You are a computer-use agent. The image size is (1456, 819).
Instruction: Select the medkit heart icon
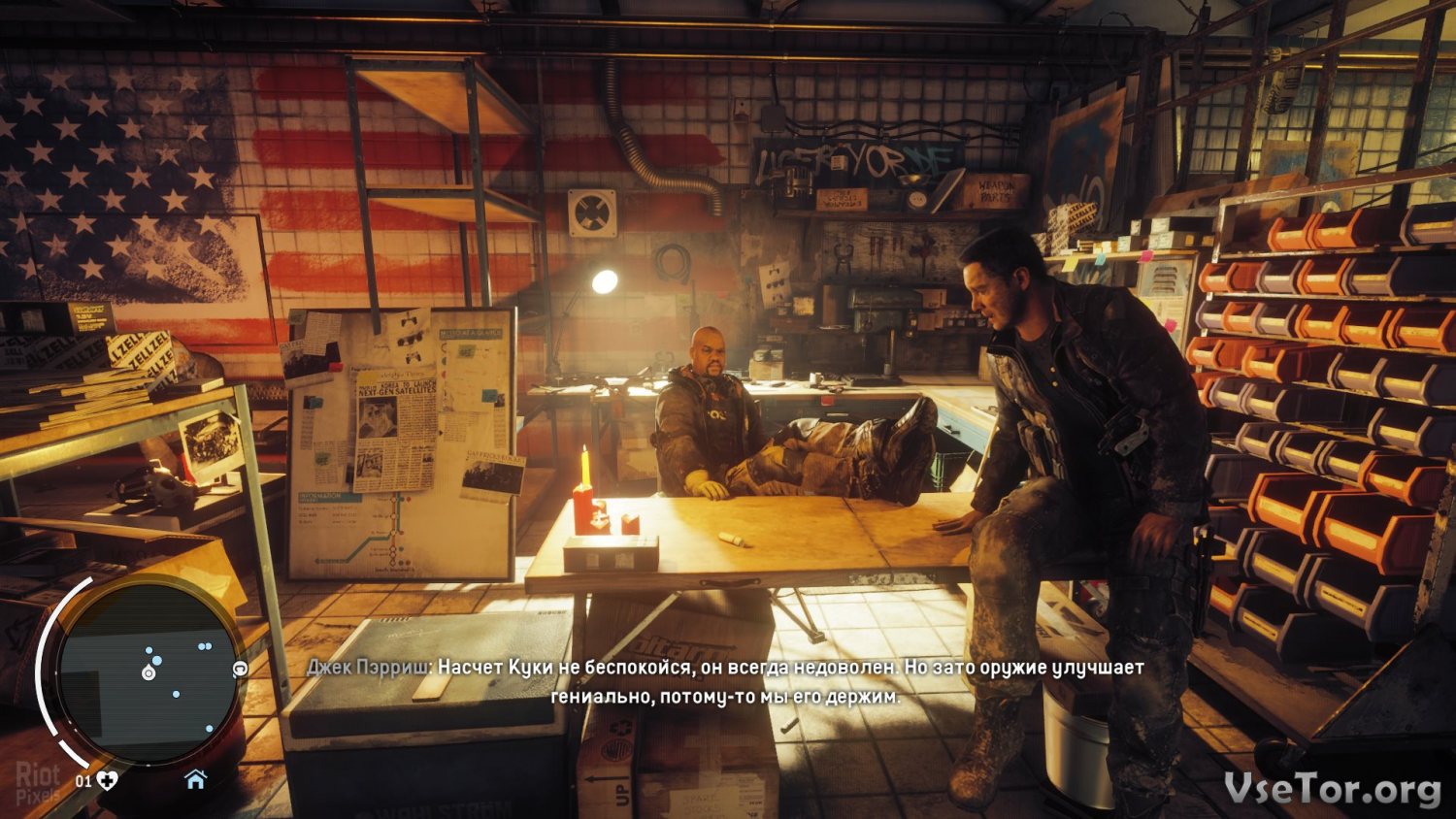click(107, 779)
